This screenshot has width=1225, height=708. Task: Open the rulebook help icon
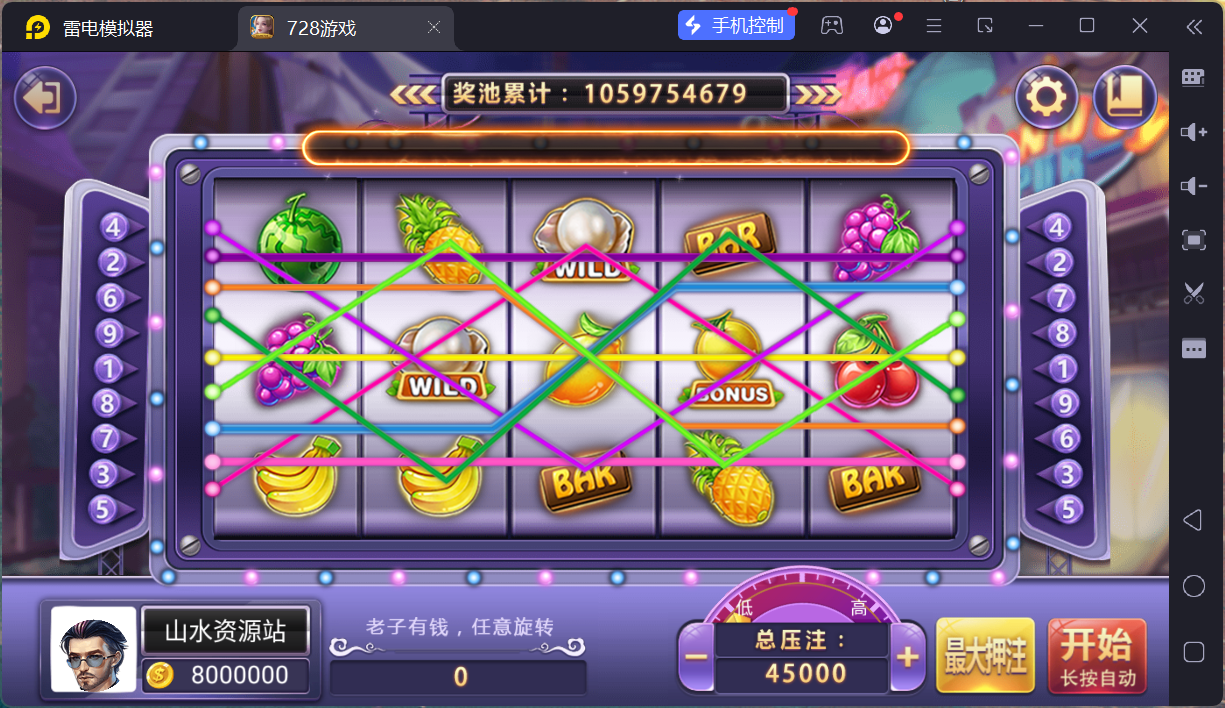click(1125, 97)
